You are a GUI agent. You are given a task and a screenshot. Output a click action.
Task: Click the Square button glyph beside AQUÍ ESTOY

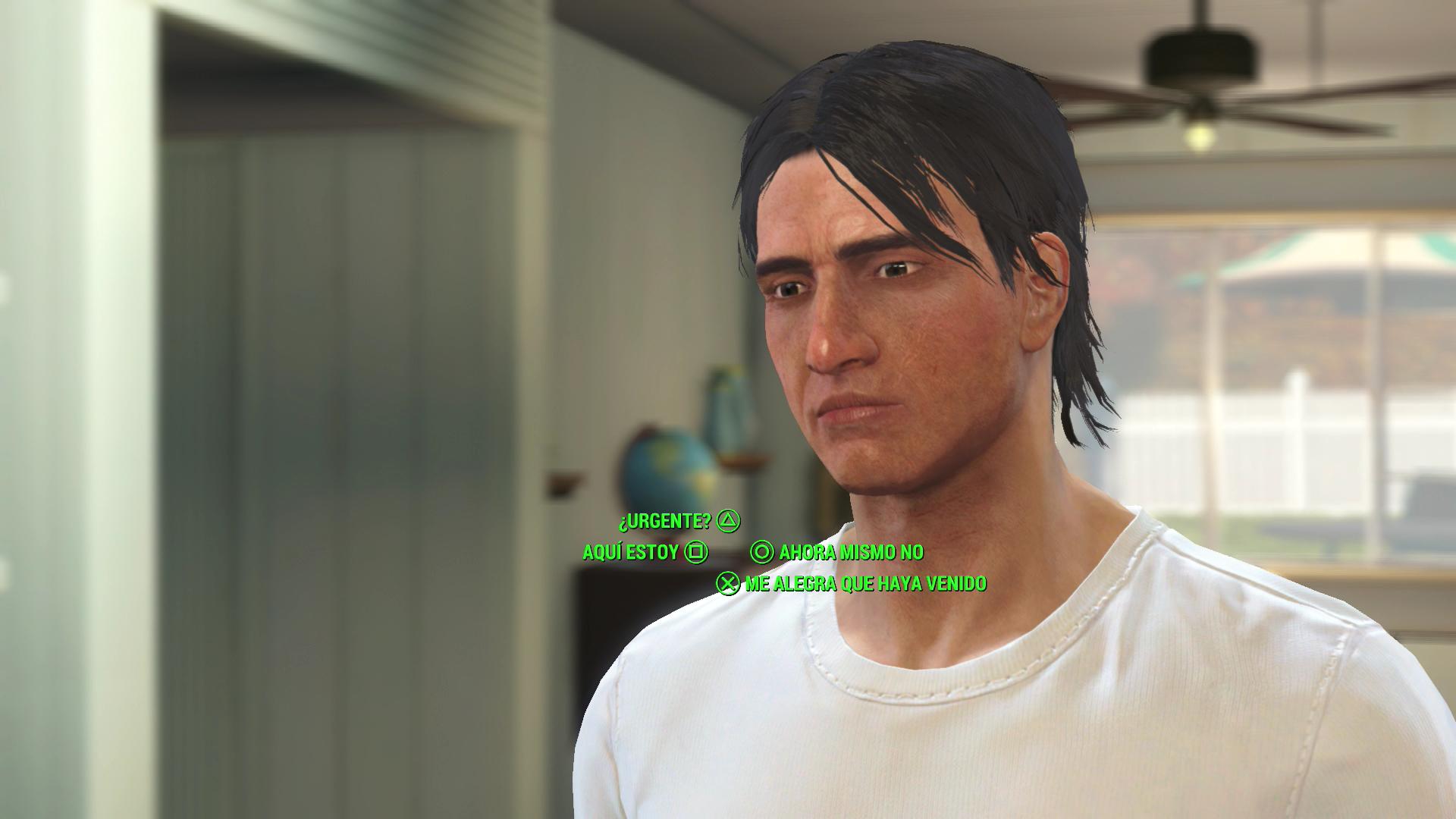698,554
